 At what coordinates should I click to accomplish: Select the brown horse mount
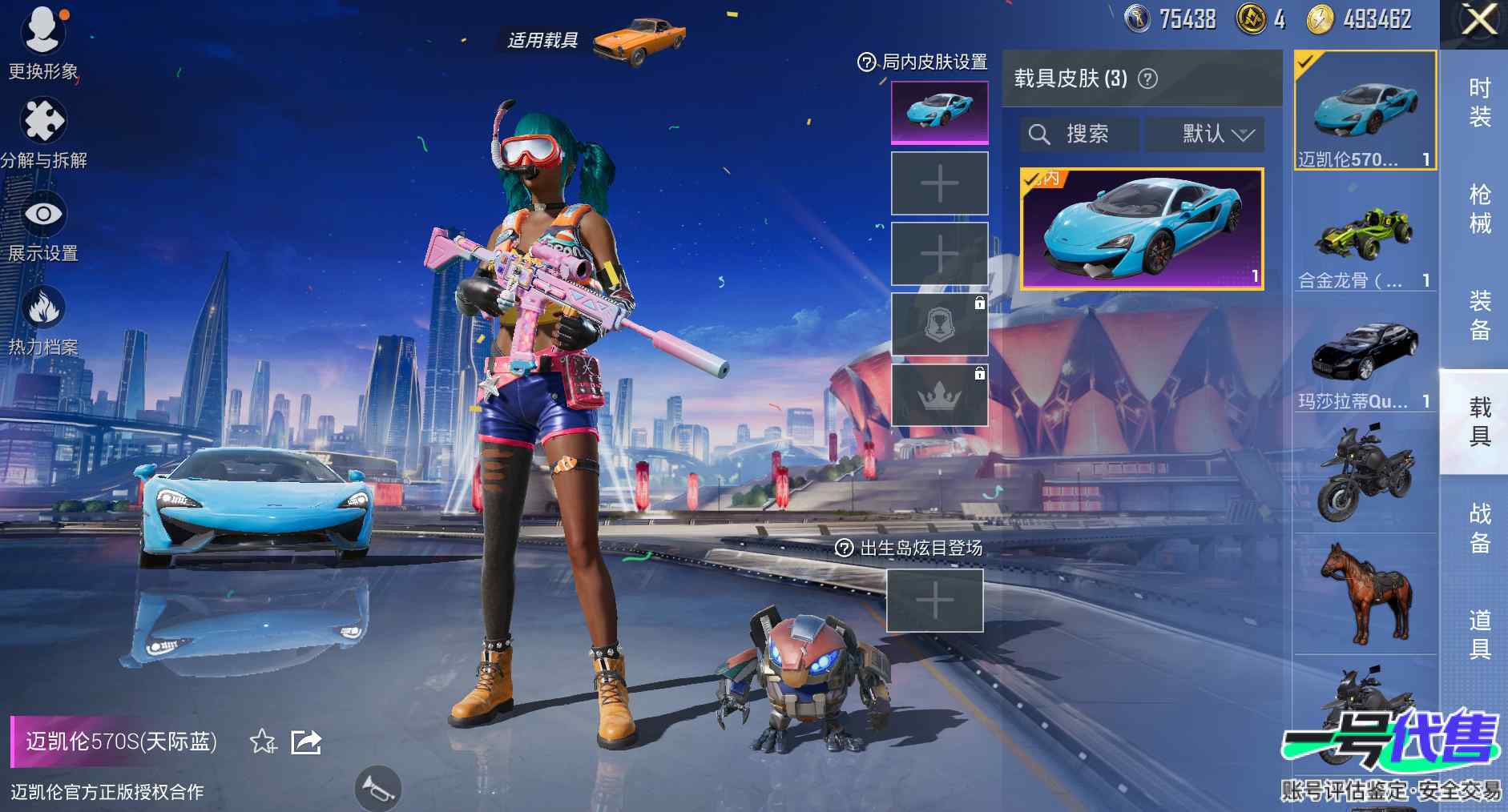(x=1365, y=593)
